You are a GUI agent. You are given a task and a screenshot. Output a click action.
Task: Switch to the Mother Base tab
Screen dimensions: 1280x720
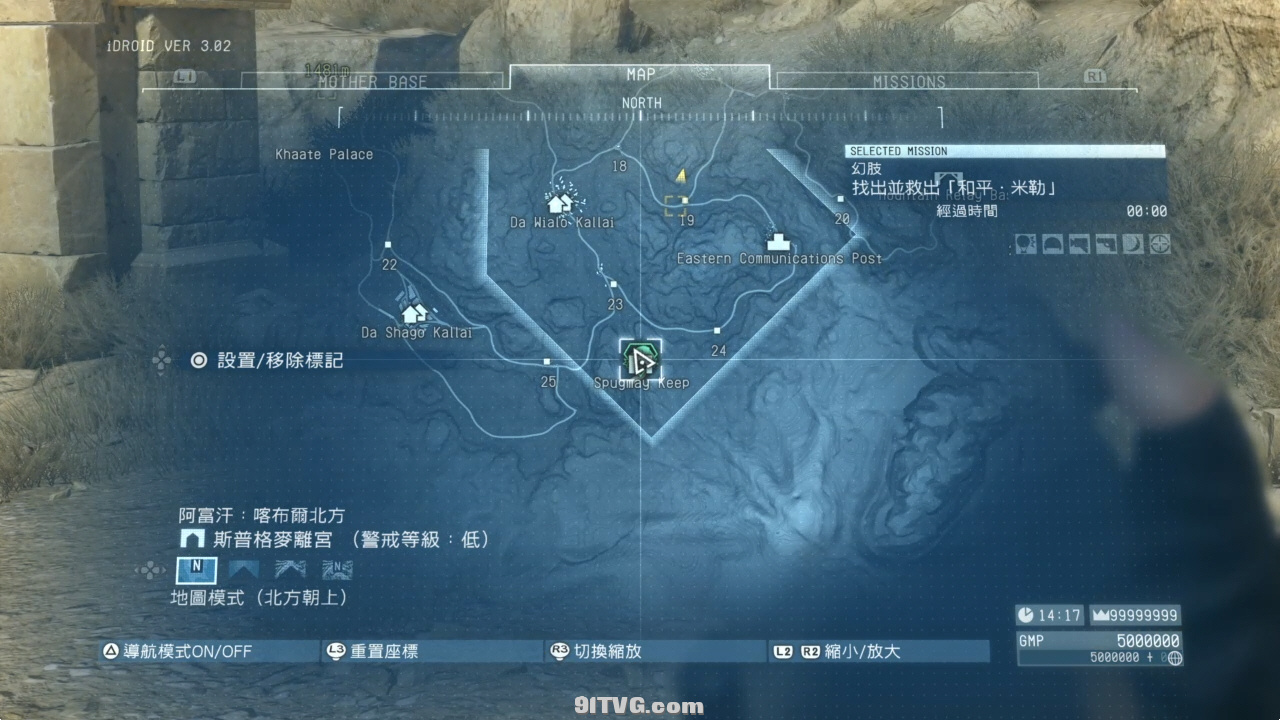(372, 82)
